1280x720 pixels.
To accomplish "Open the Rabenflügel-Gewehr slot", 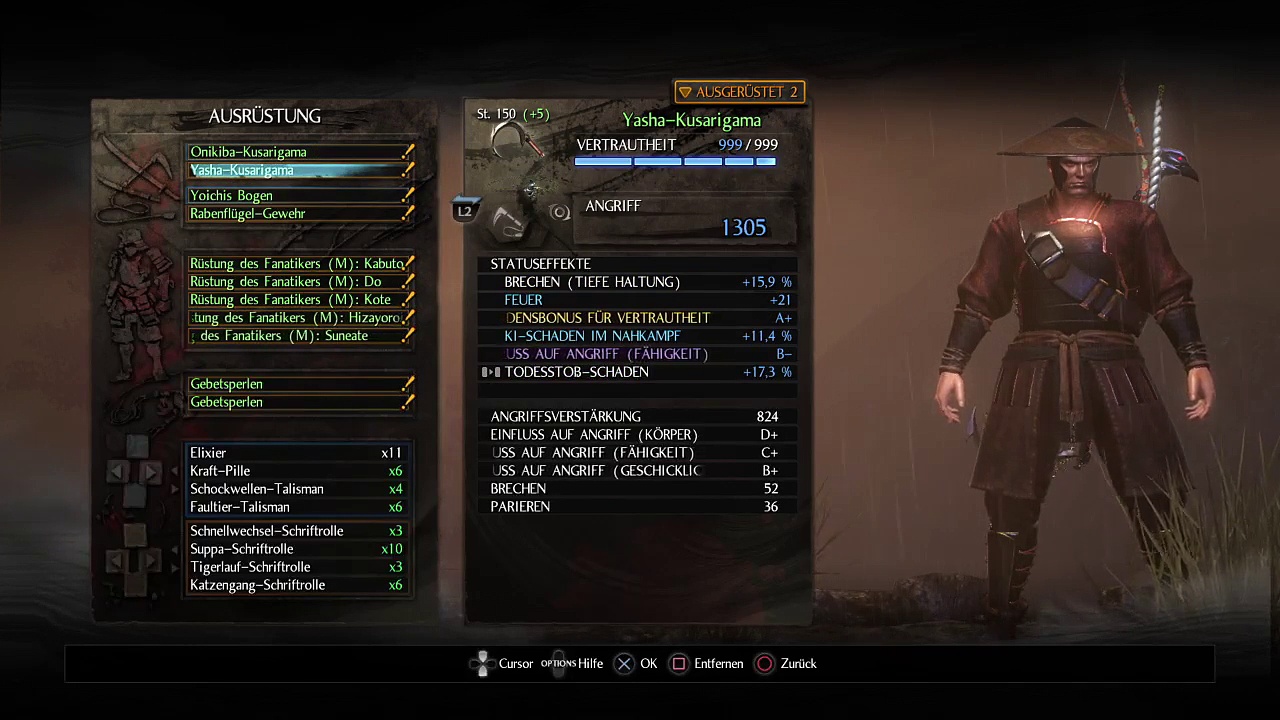I will click(x=298, y=214).
